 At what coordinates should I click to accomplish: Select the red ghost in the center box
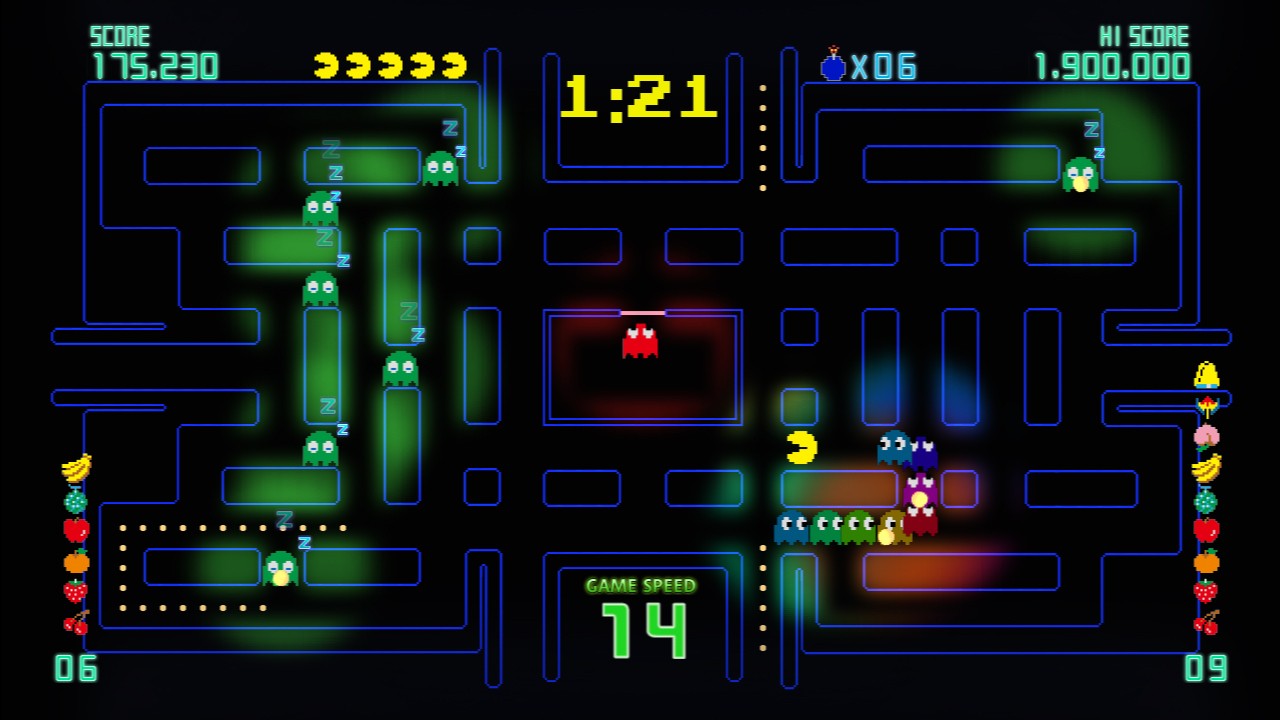point(640,340)
